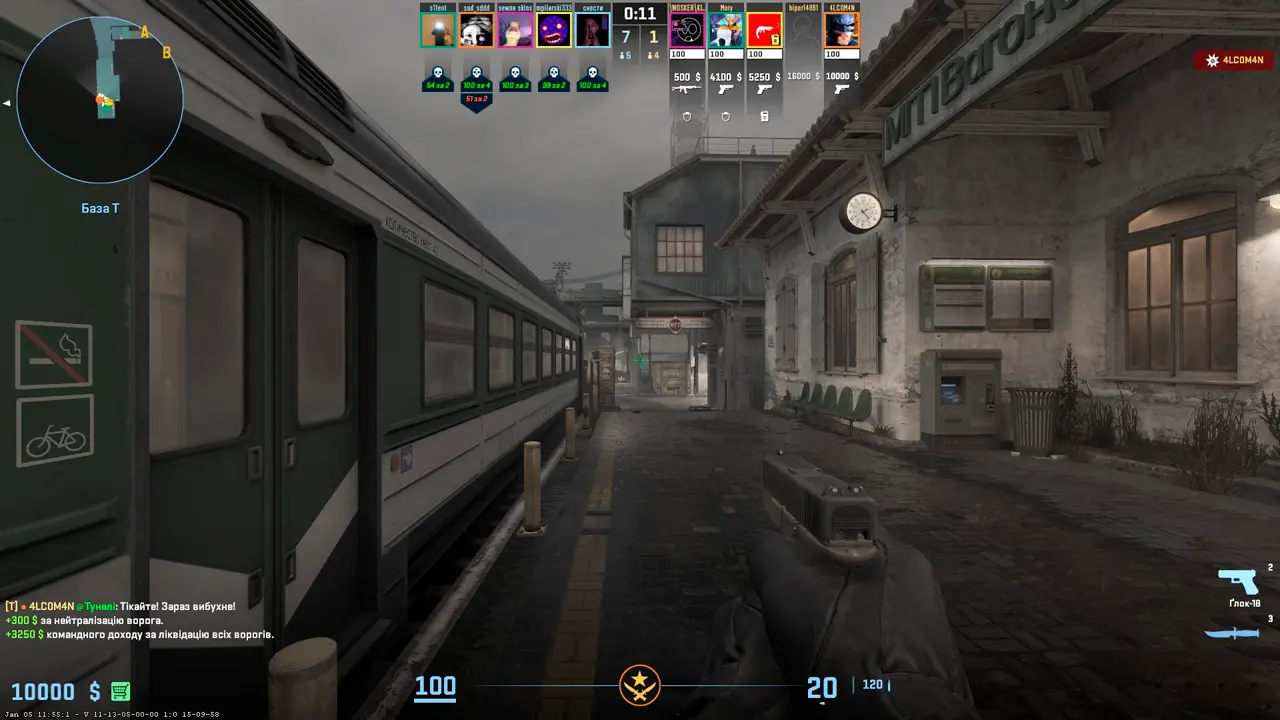Open the buy menu cart icon
This screenshot has height=720, width=1280.
(121, 691)
